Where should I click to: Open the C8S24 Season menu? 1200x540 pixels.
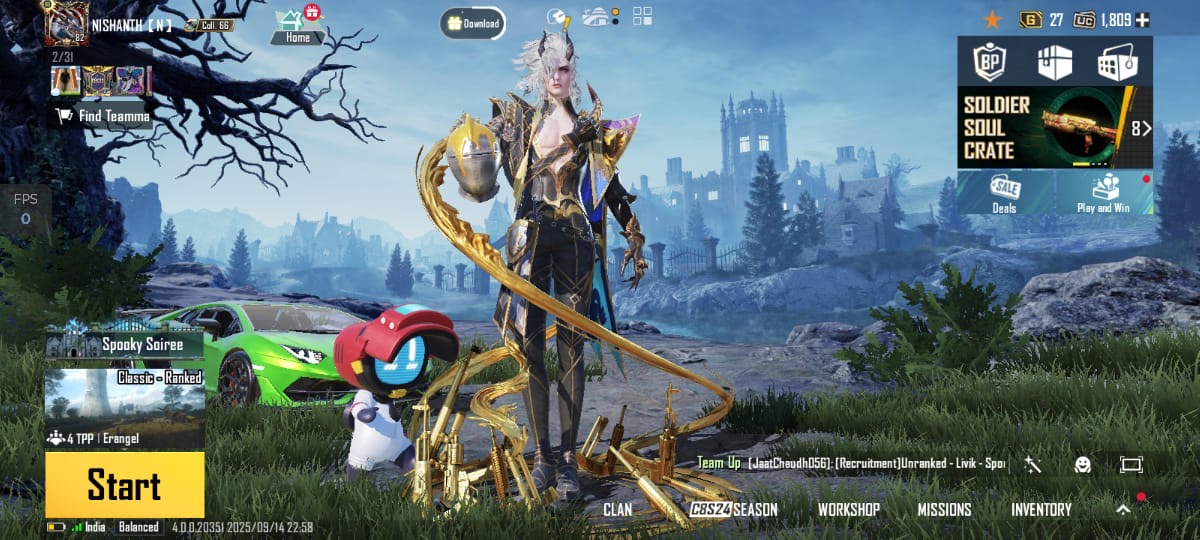(734, 509)
